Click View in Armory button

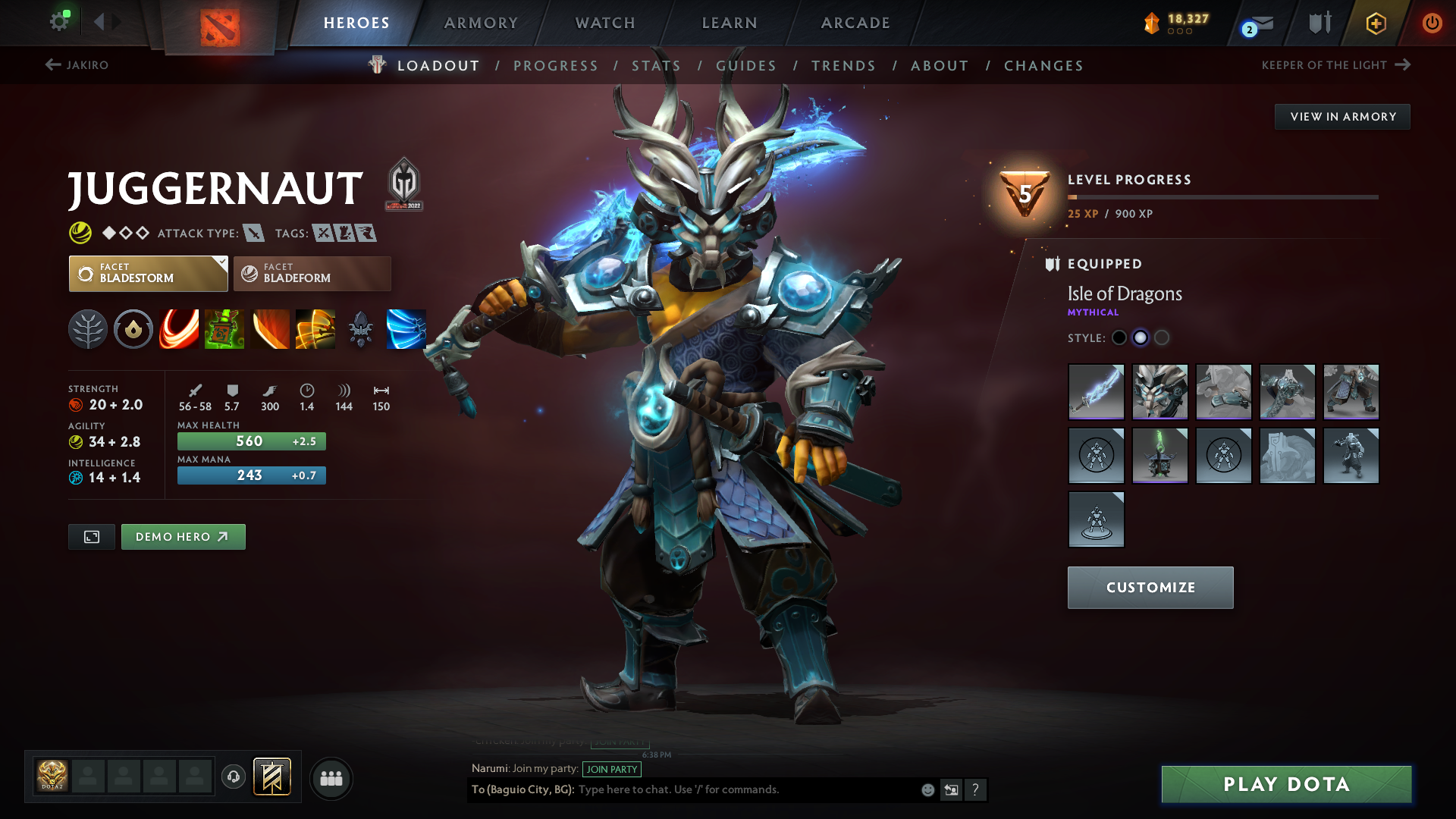[x=1342, y=117]
